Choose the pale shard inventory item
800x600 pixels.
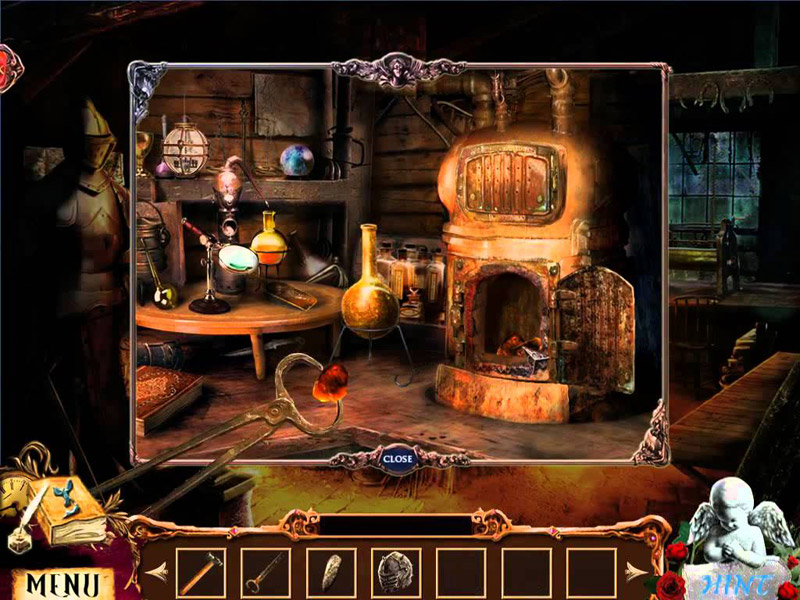[x=331, y=573]
